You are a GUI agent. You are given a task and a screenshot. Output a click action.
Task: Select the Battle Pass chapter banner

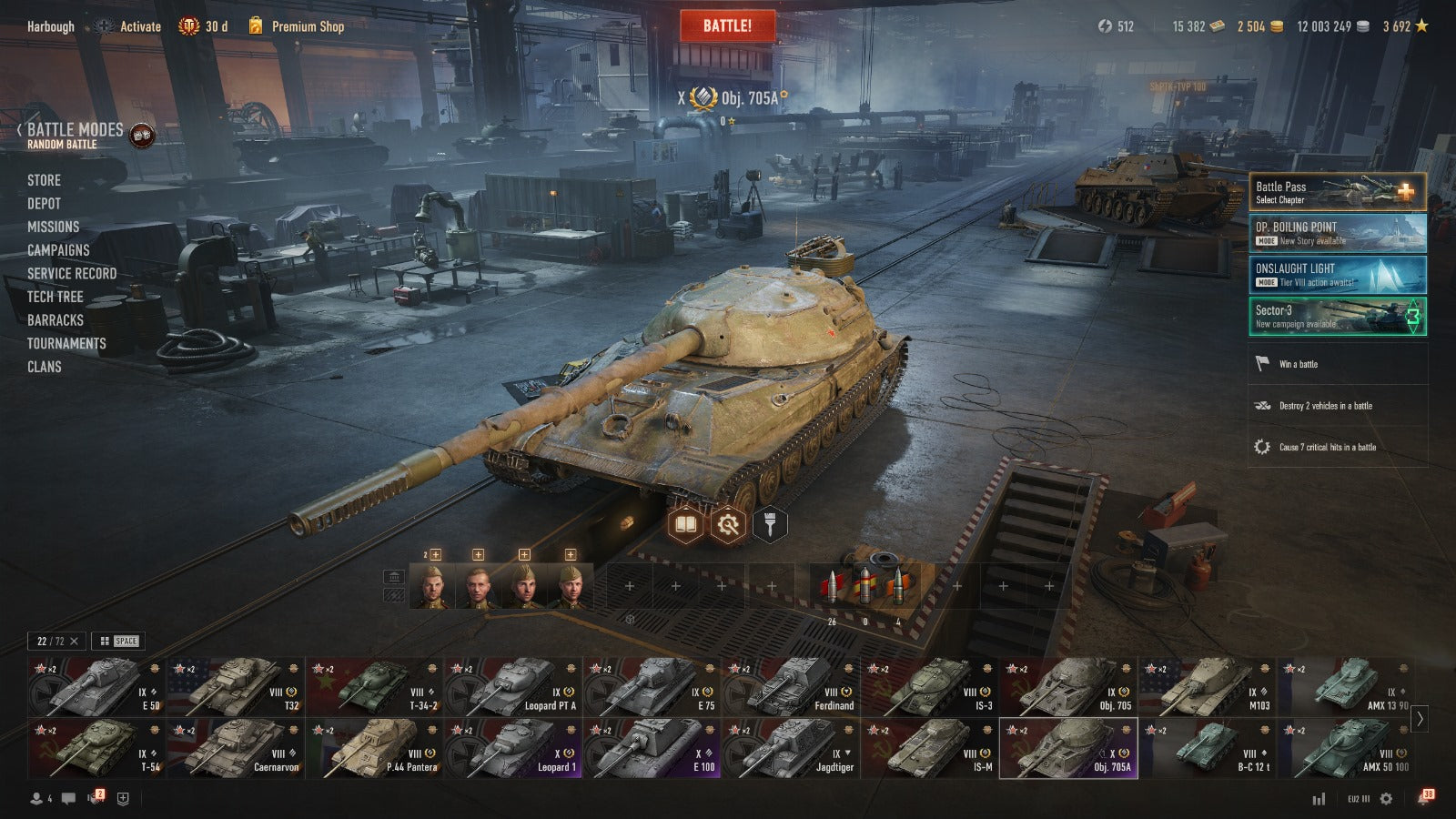coord(1337,192)
